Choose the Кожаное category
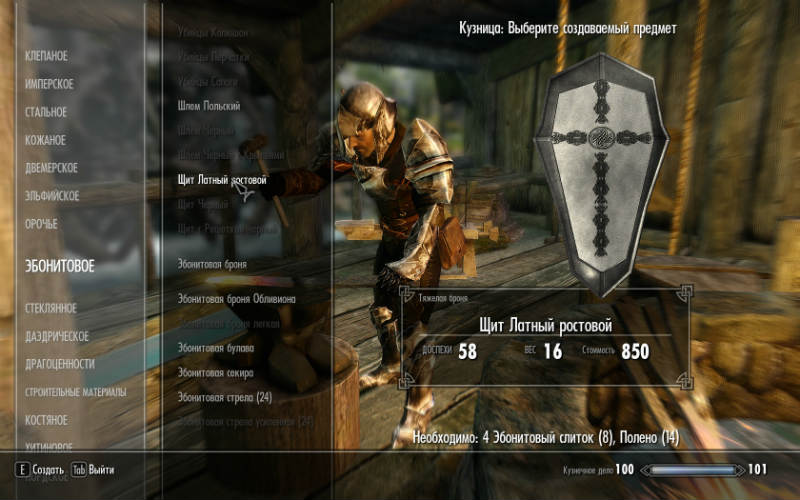This screenshot has height=500, width=800. [x=45, y=140]
